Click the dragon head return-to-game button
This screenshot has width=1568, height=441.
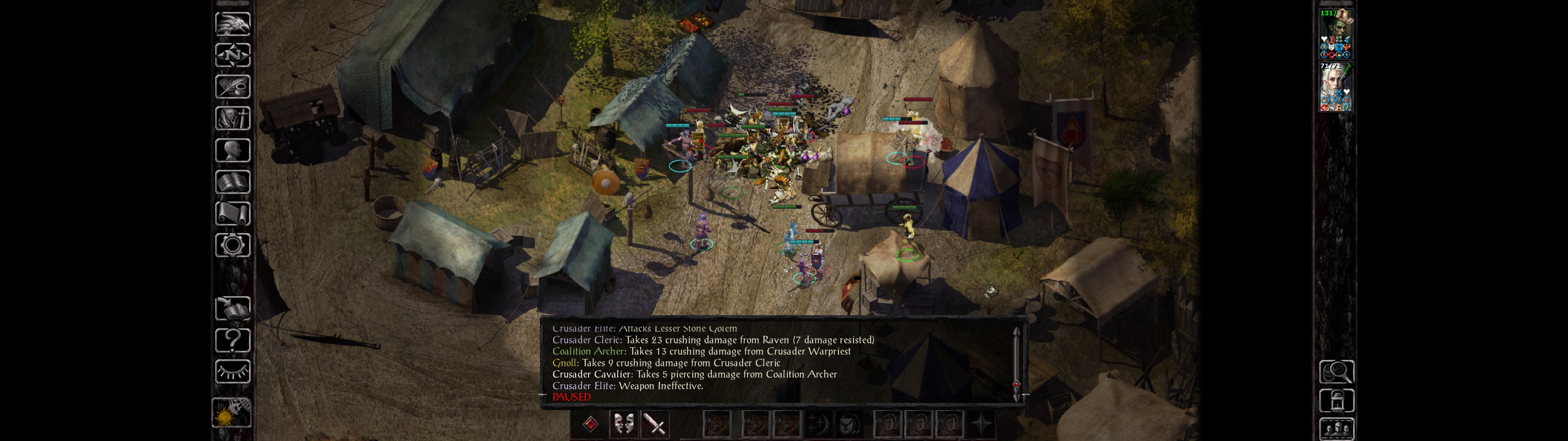pyautogui.click(x=232, y=24)
